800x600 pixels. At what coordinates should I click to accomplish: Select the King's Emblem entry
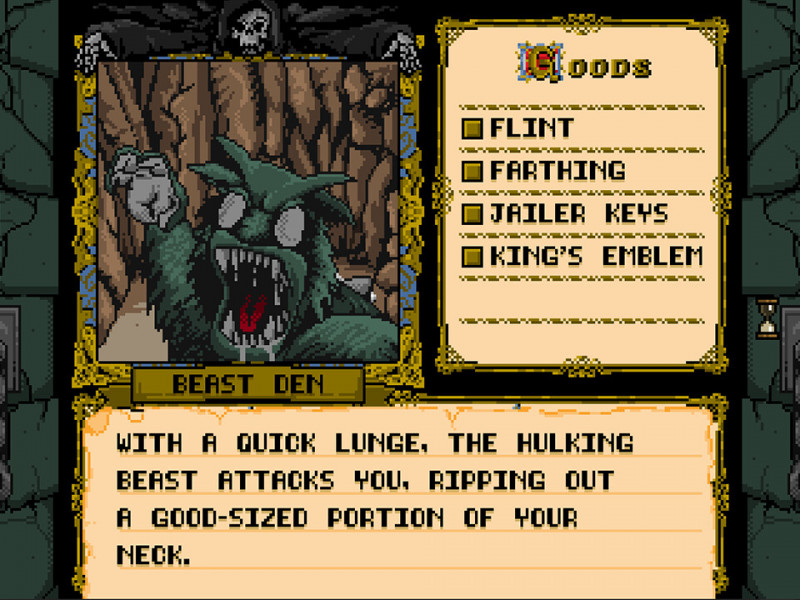[x=596, y=256]
